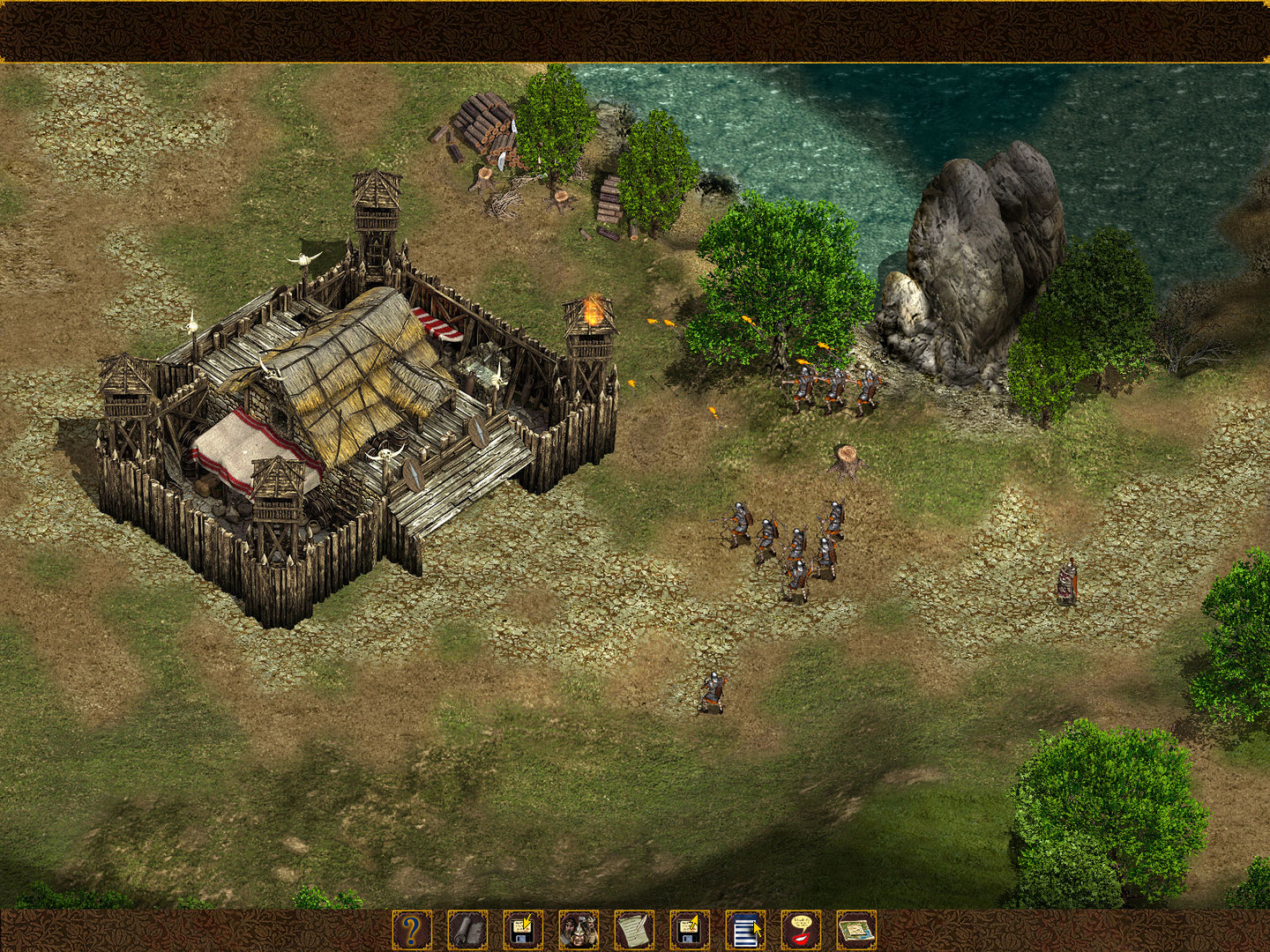
Task: Open the help question mark icon
Action: [410, 930]
